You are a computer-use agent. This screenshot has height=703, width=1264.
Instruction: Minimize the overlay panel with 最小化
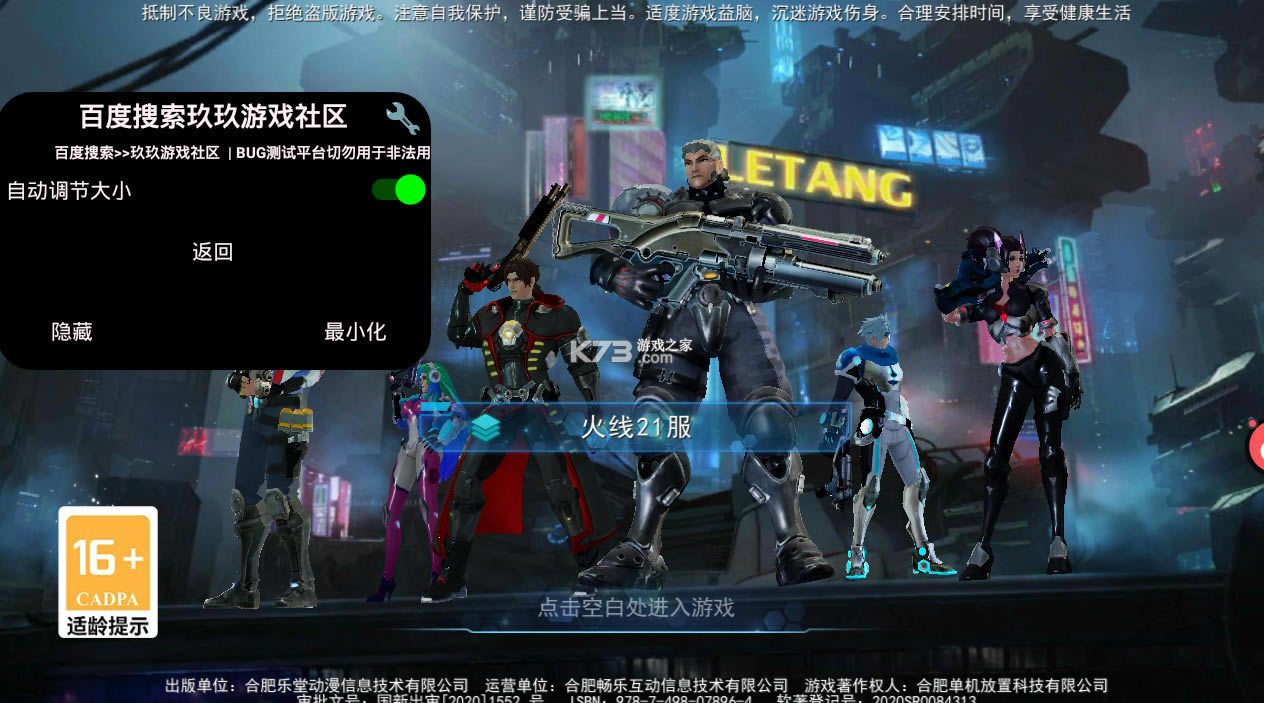pyautogui.click(x=355, y=332)
